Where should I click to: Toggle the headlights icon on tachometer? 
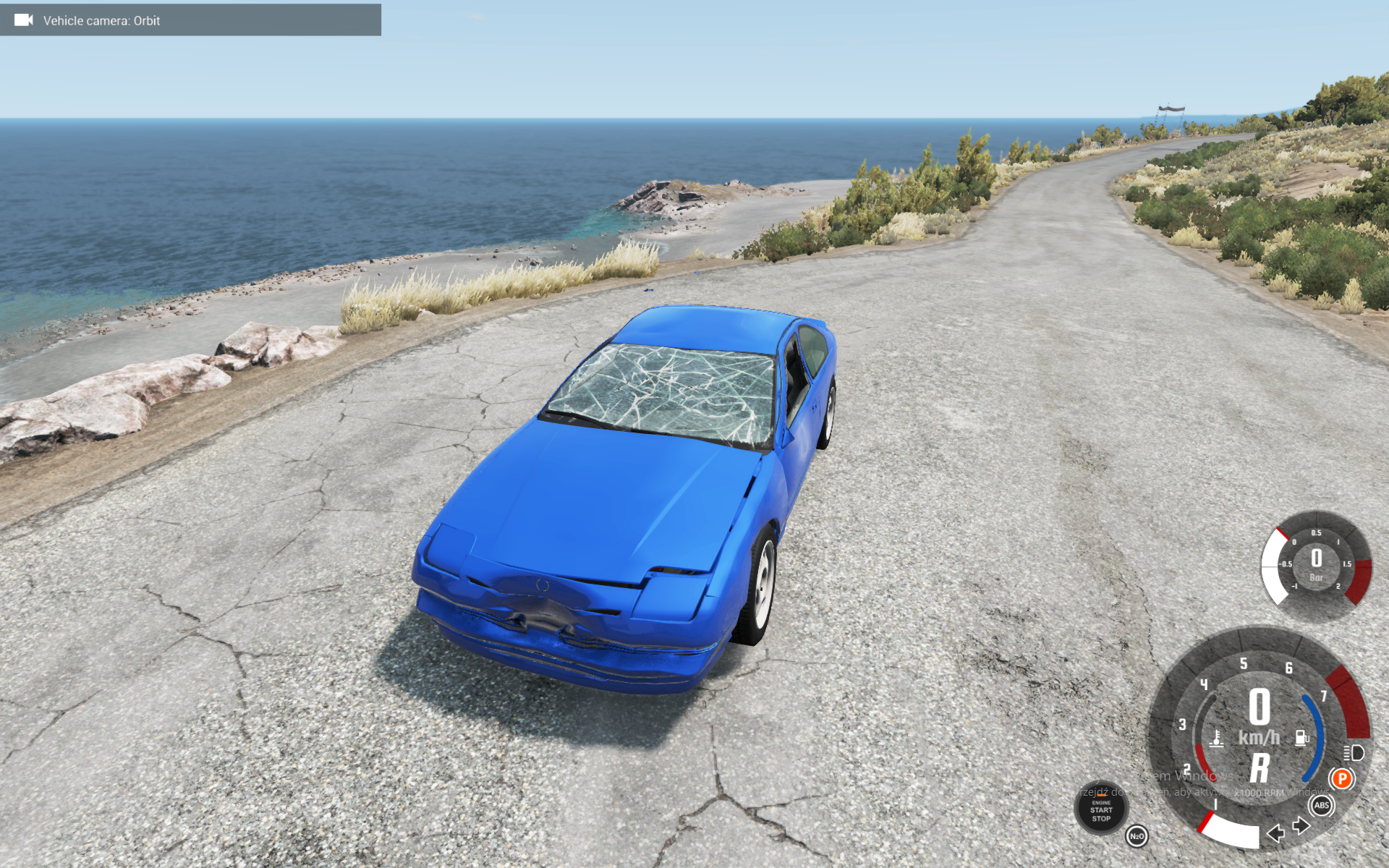point(1354,753)
